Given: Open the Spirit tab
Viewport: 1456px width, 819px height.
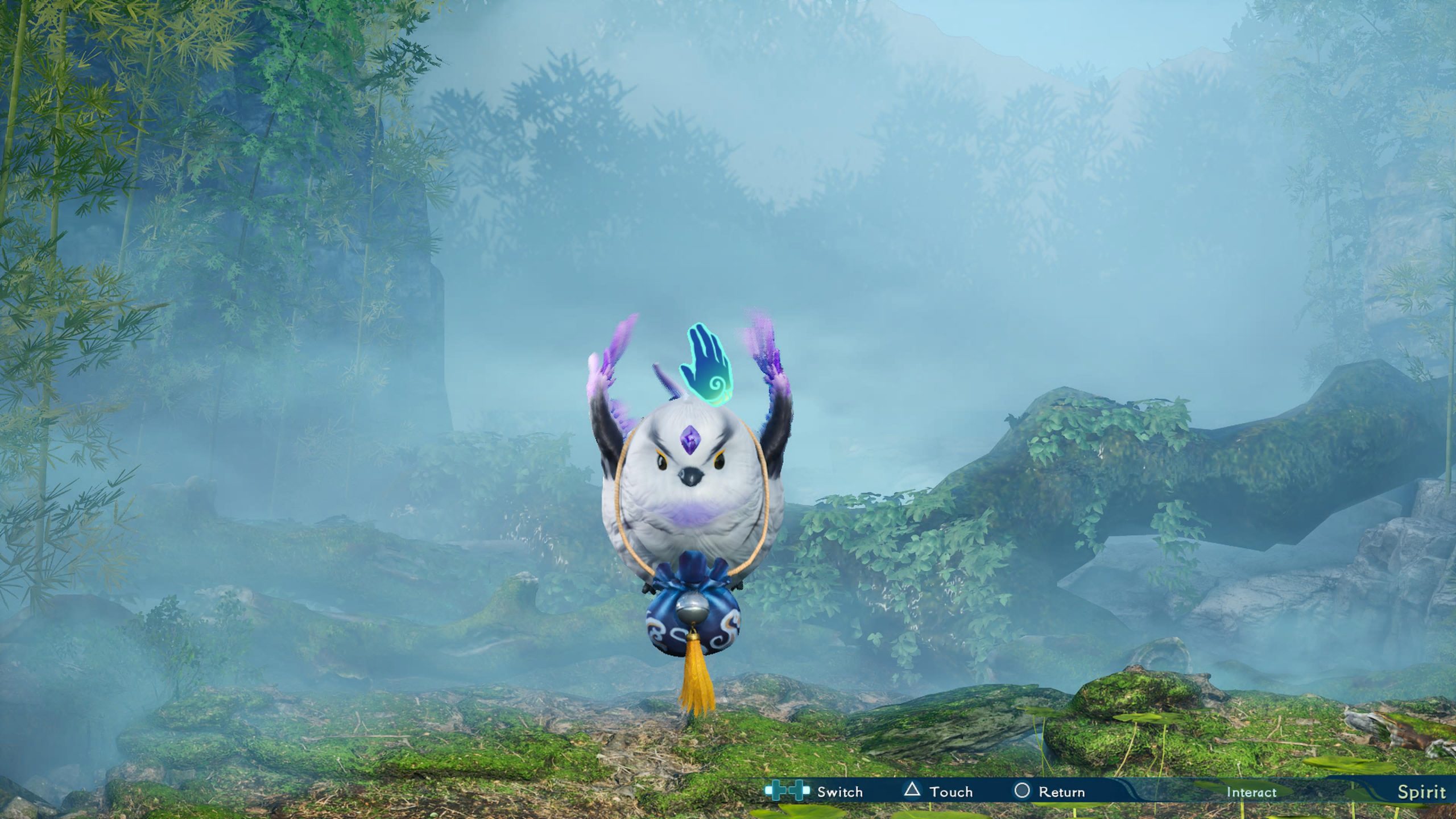Looking at the screenshot, I should [1421, 792].
